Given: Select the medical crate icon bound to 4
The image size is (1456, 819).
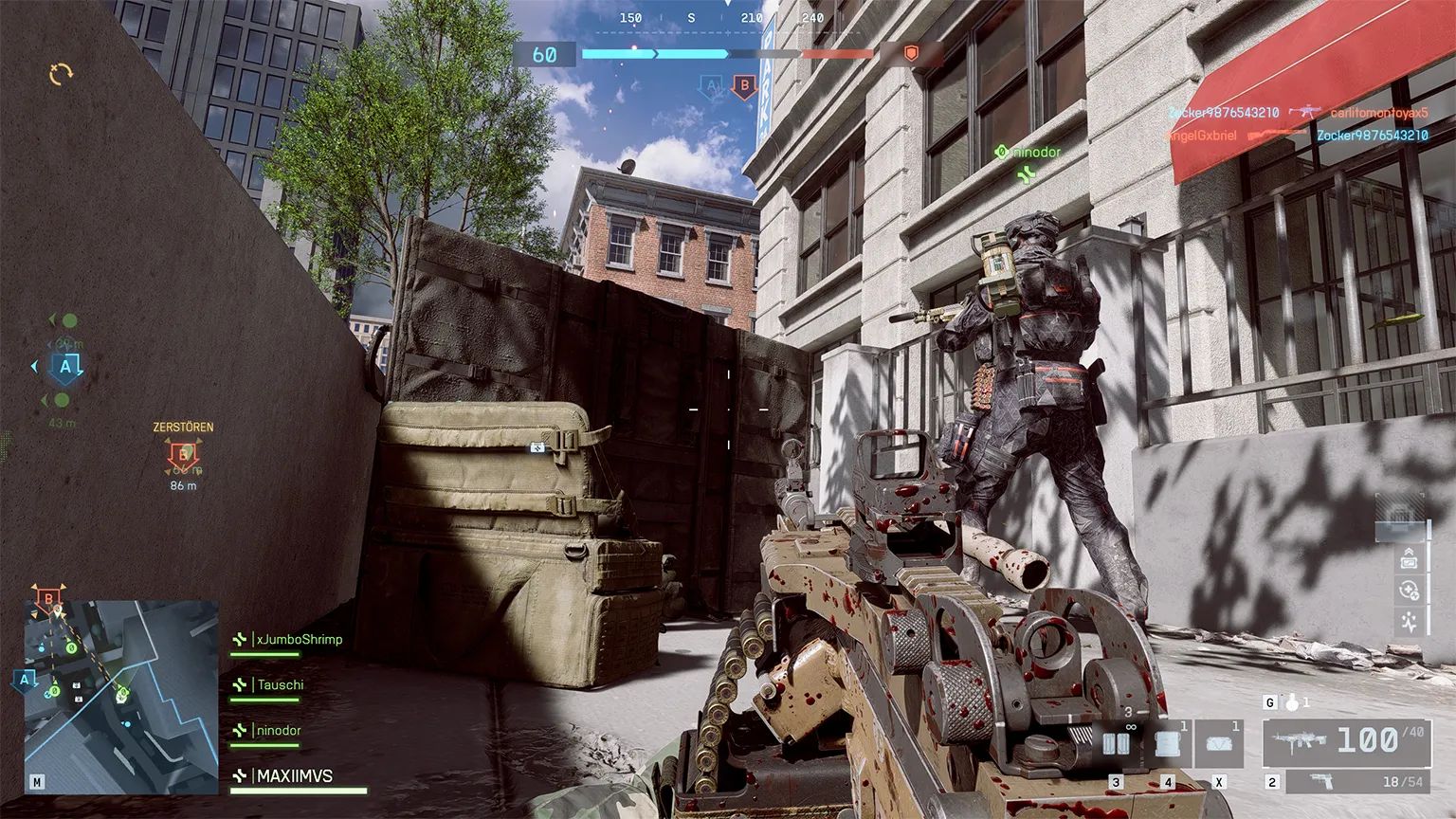Looking at the screenshot, I should (1168, 742).
